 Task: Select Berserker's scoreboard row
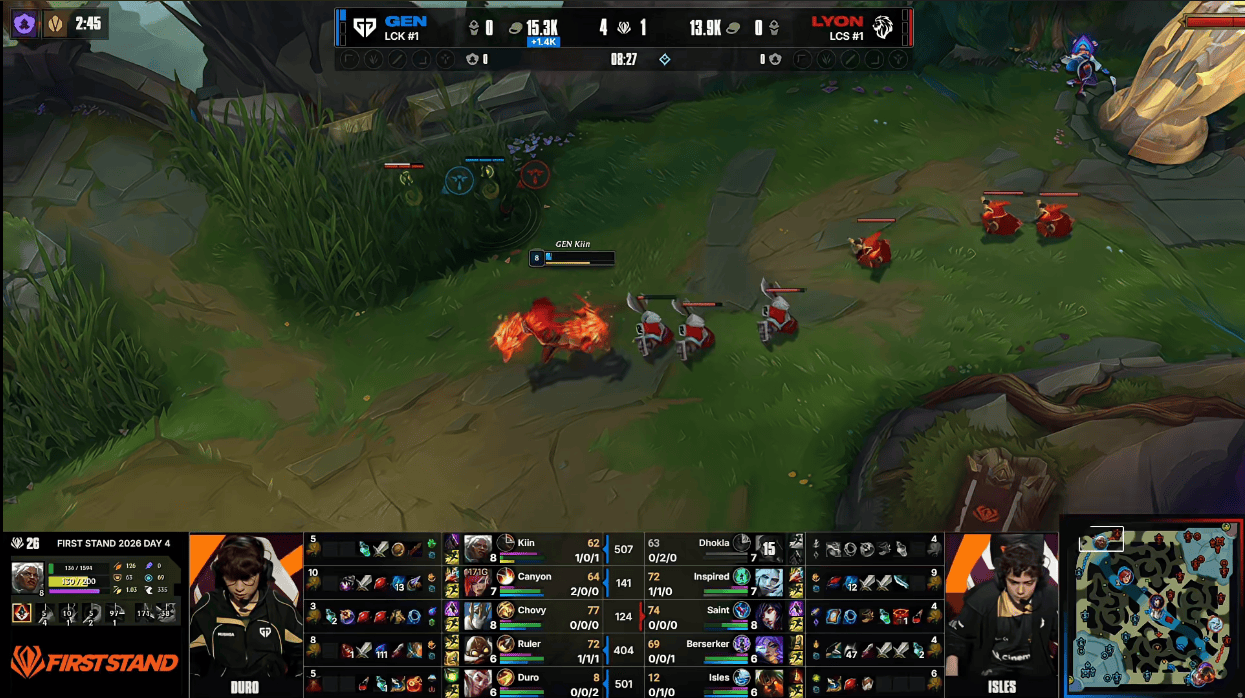click(720, 649)
